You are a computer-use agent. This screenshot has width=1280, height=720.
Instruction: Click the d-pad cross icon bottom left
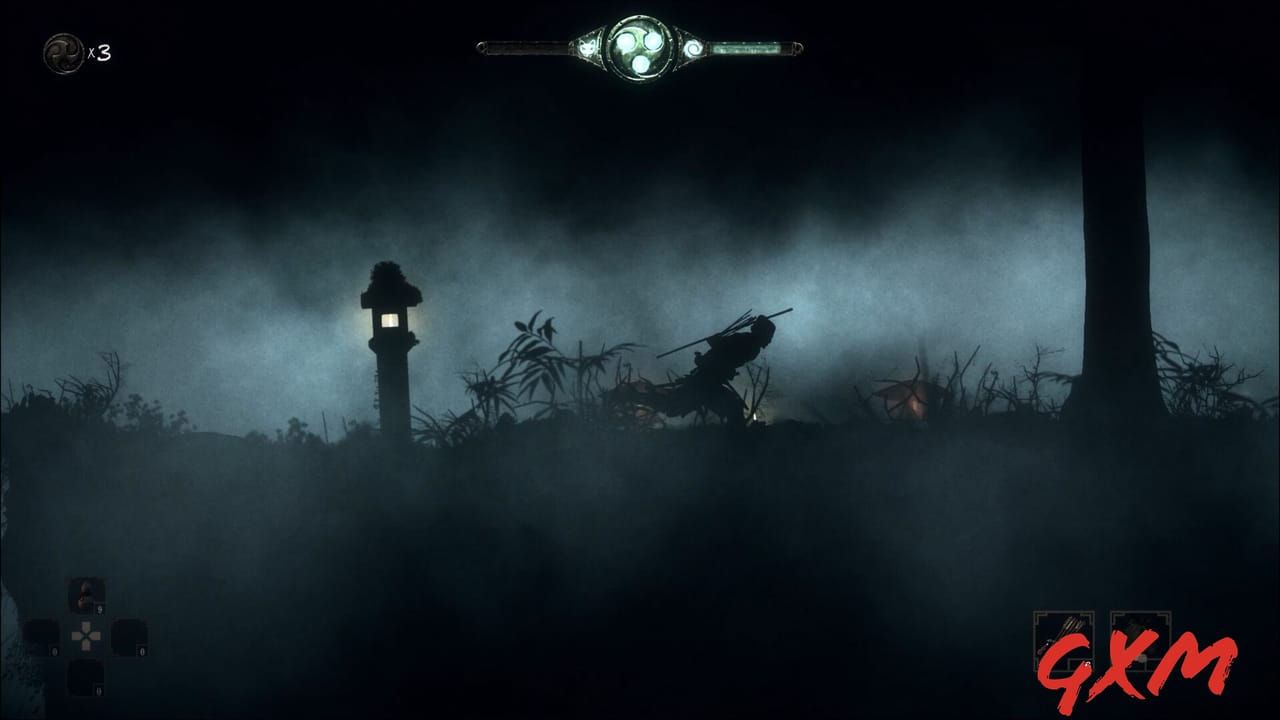coord(86,636)
